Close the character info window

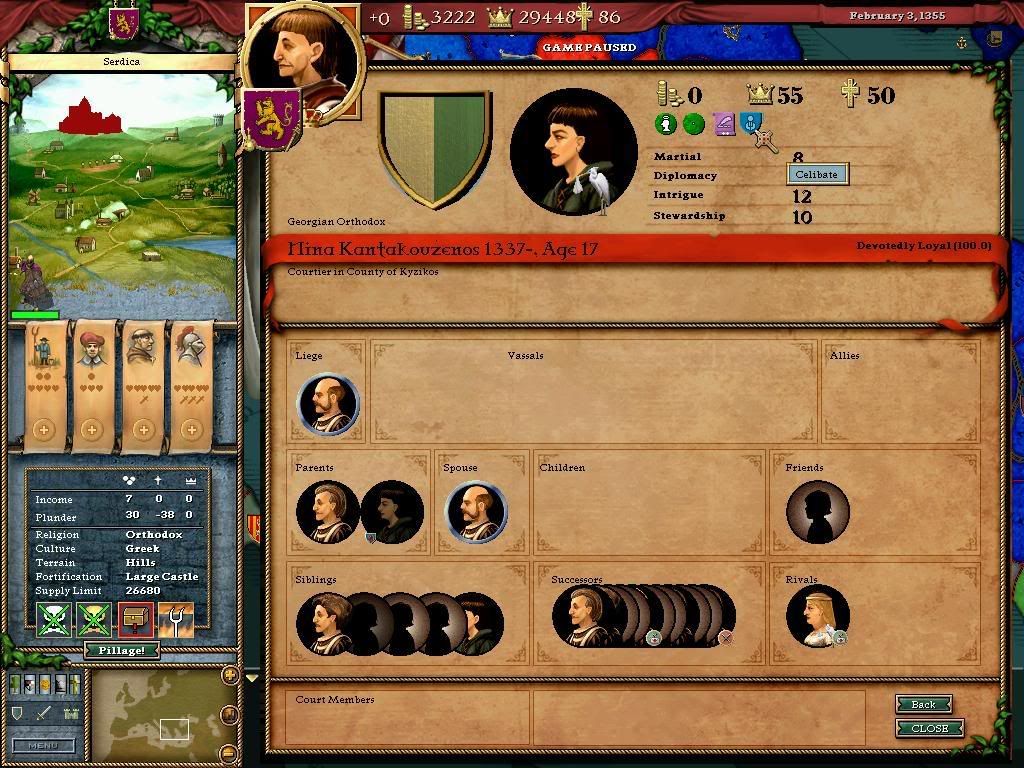click(929, 728)
